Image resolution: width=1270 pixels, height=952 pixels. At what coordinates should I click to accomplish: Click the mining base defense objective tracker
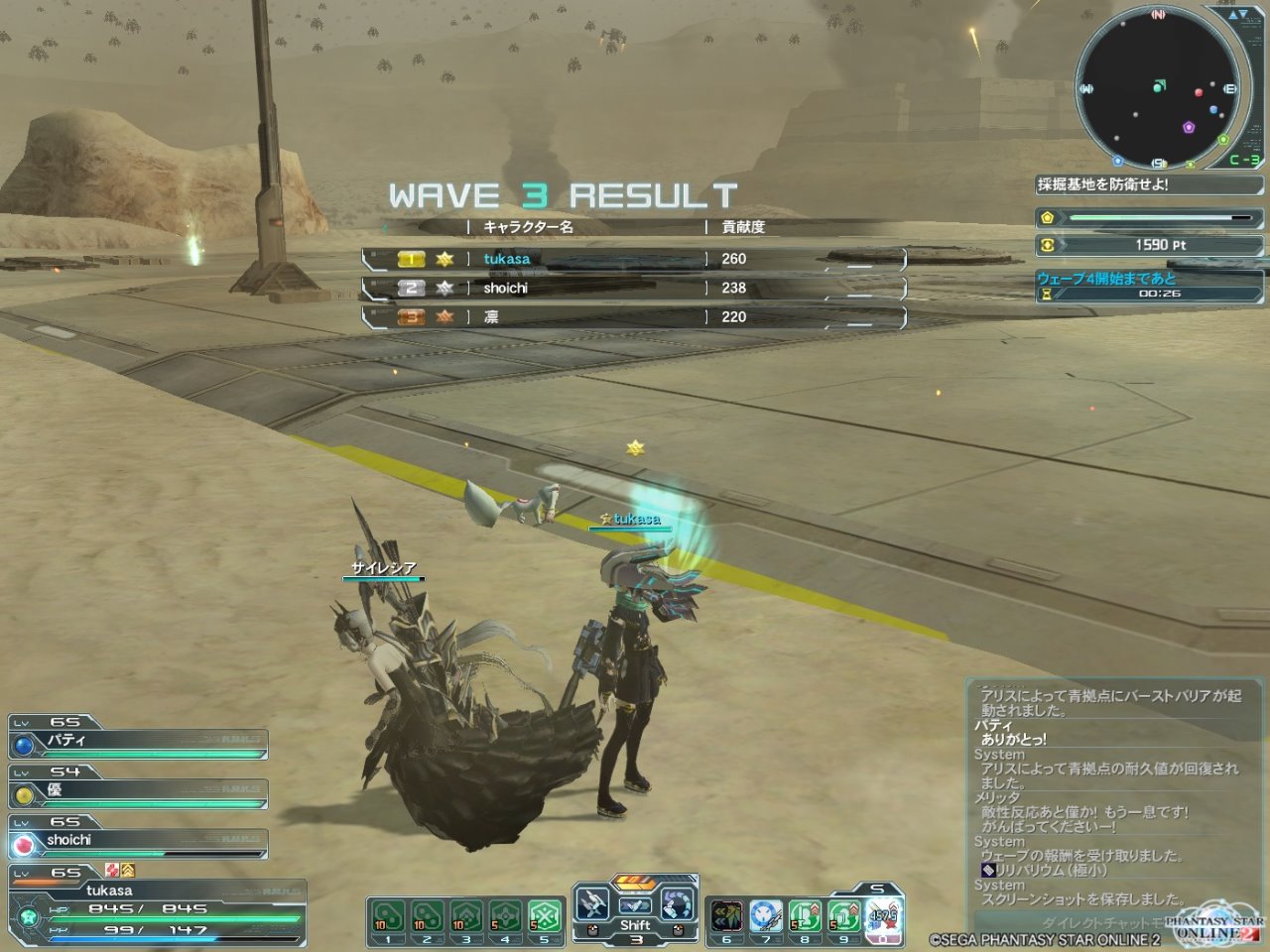coord(1149,184)
